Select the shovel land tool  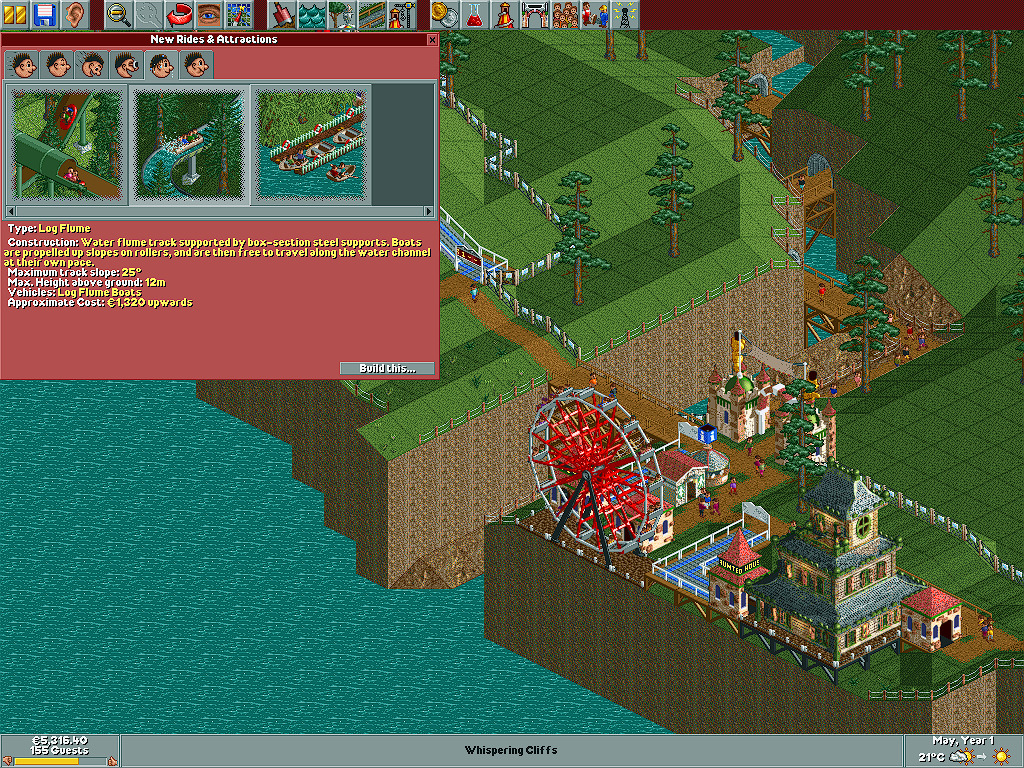point(283,15)
